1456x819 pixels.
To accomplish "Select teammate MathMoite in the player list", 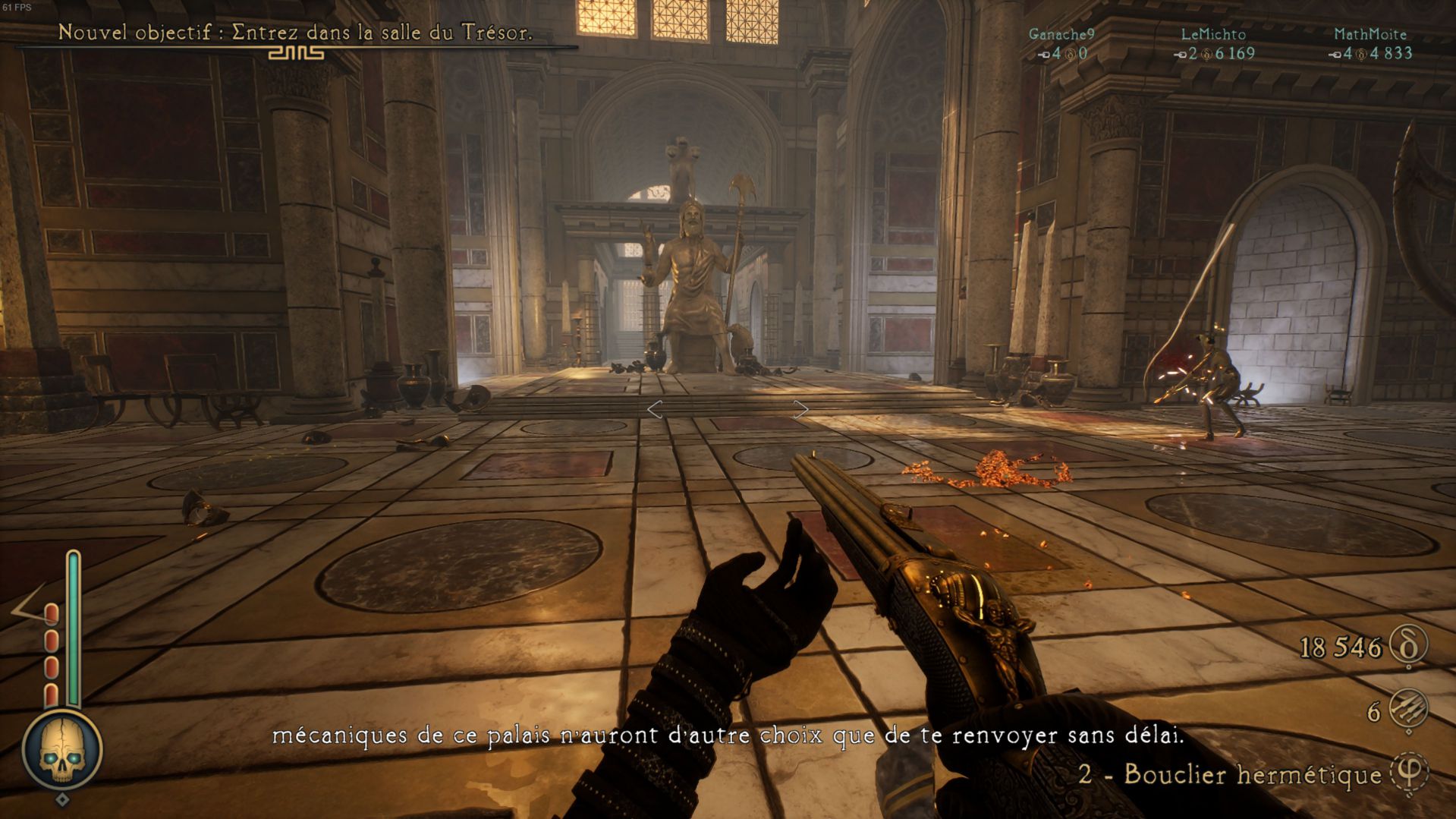I will pos(1370,34).
